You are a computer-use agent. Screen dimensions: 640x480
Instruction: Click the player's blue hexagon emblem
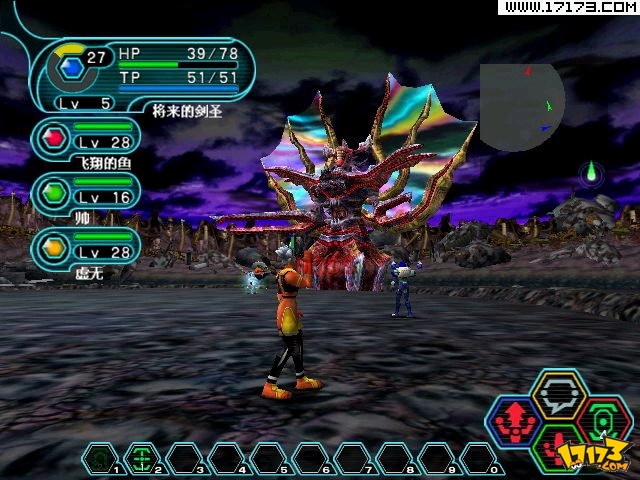point(69,68)
